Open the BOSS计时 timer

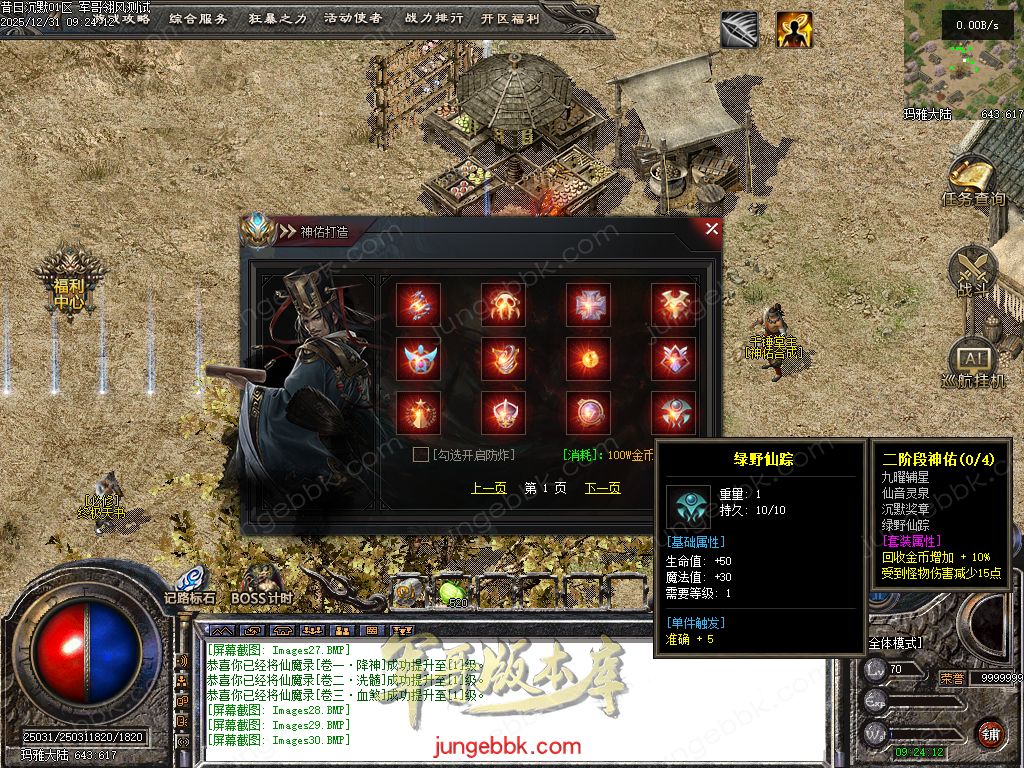[x=262, y=584]
